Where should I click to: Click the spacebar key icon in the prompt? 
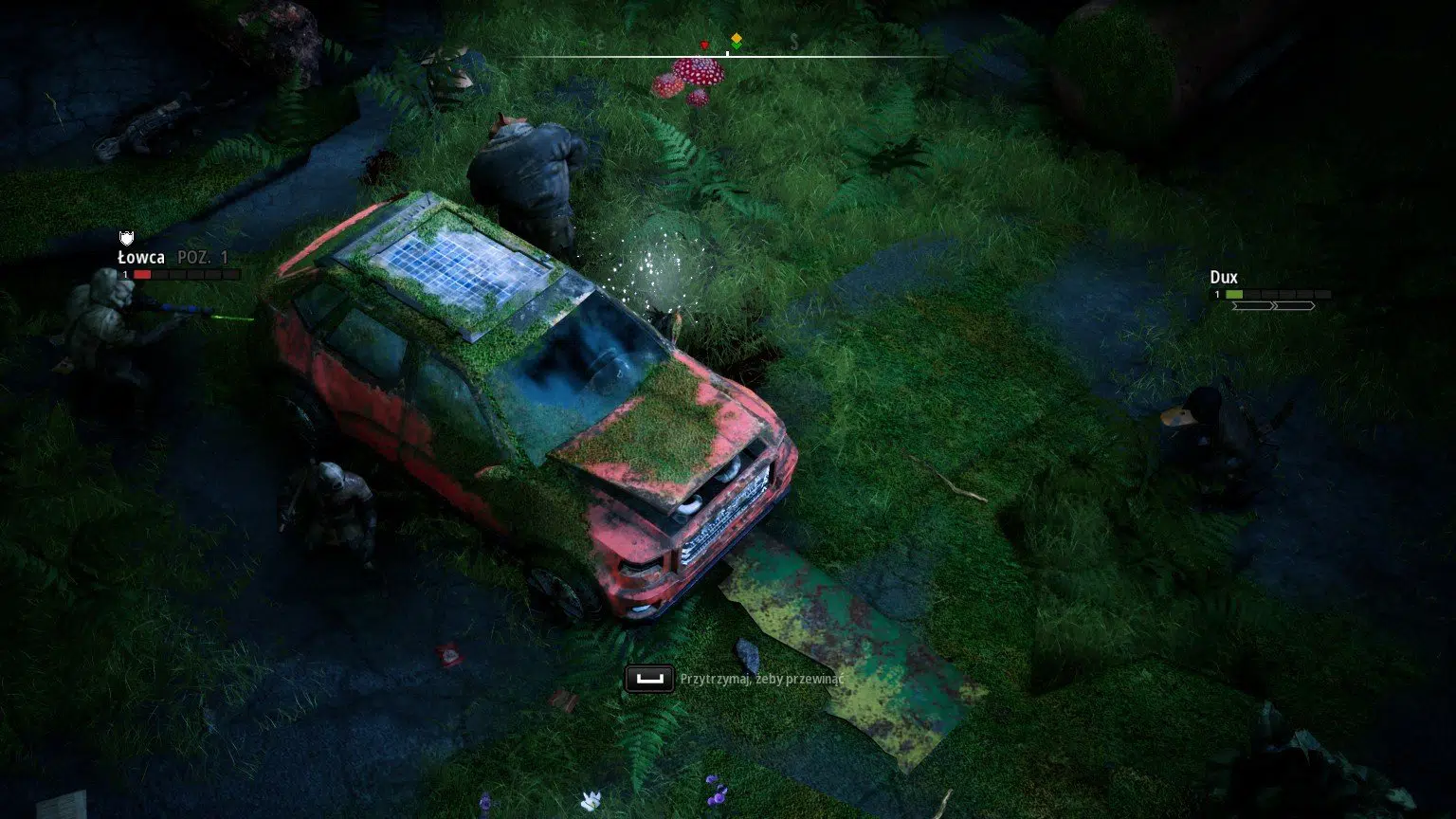click(649, 680)
